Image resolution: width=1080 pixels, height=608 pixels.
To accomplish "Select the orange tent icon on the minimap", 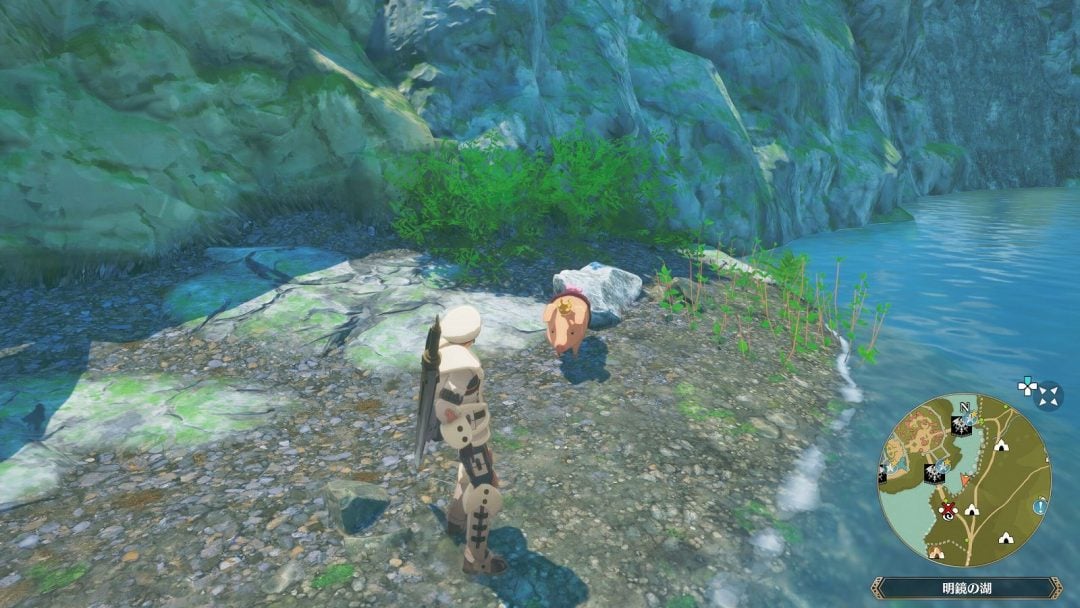I will point(936,551).
